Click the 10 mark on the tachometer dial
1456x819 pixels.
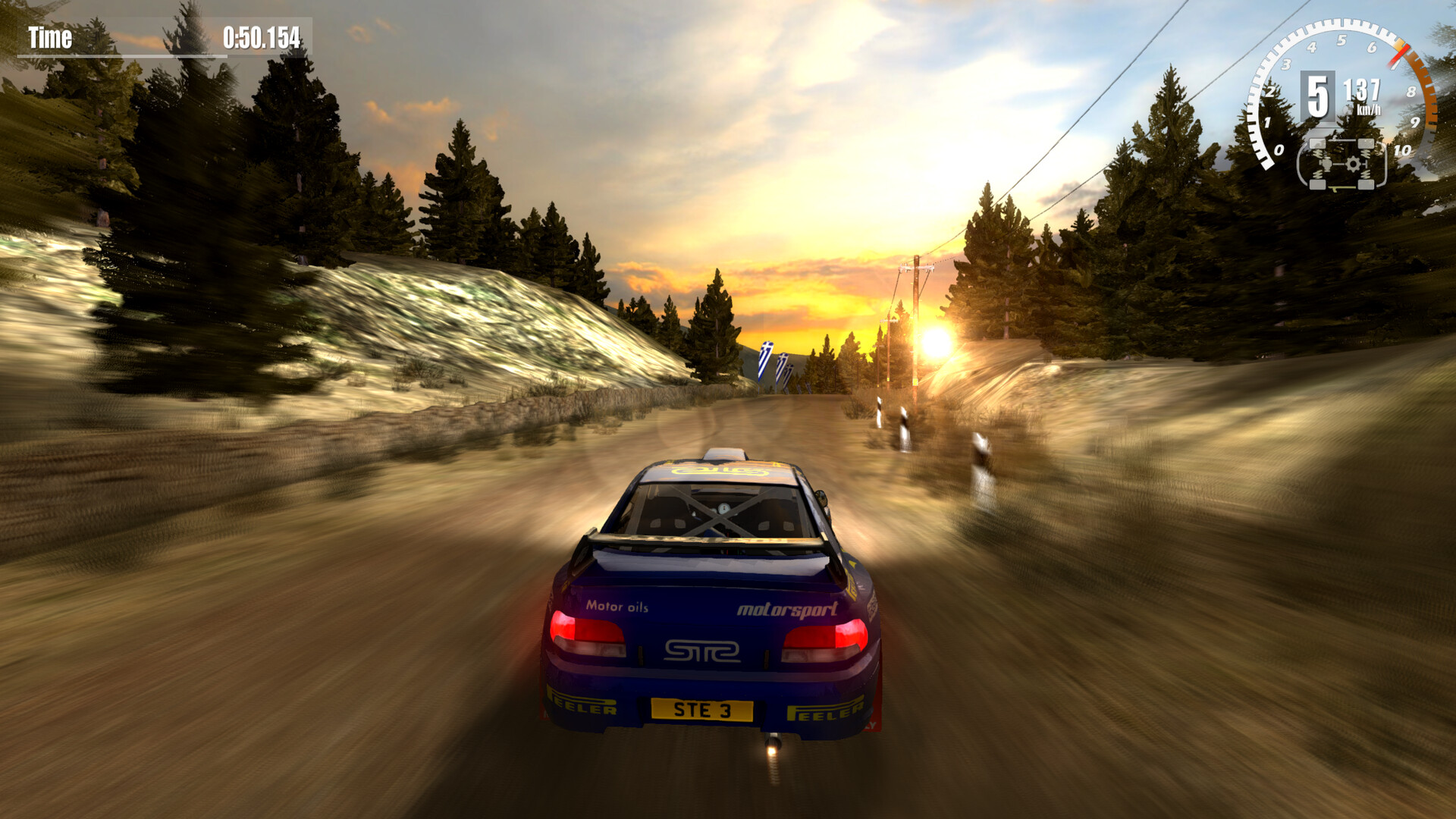[x=1401, y=150]
